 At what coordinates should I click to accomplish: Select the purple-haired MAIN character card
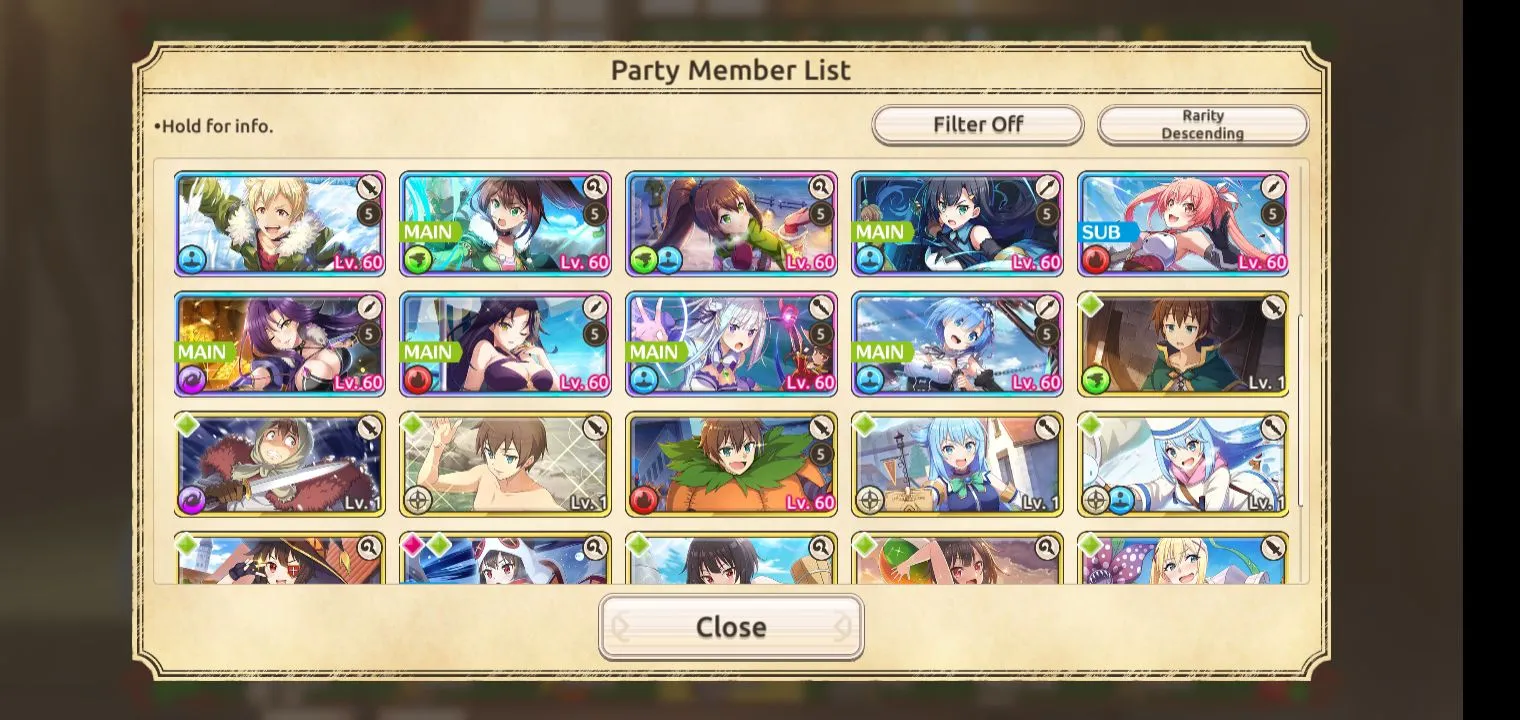280,344
